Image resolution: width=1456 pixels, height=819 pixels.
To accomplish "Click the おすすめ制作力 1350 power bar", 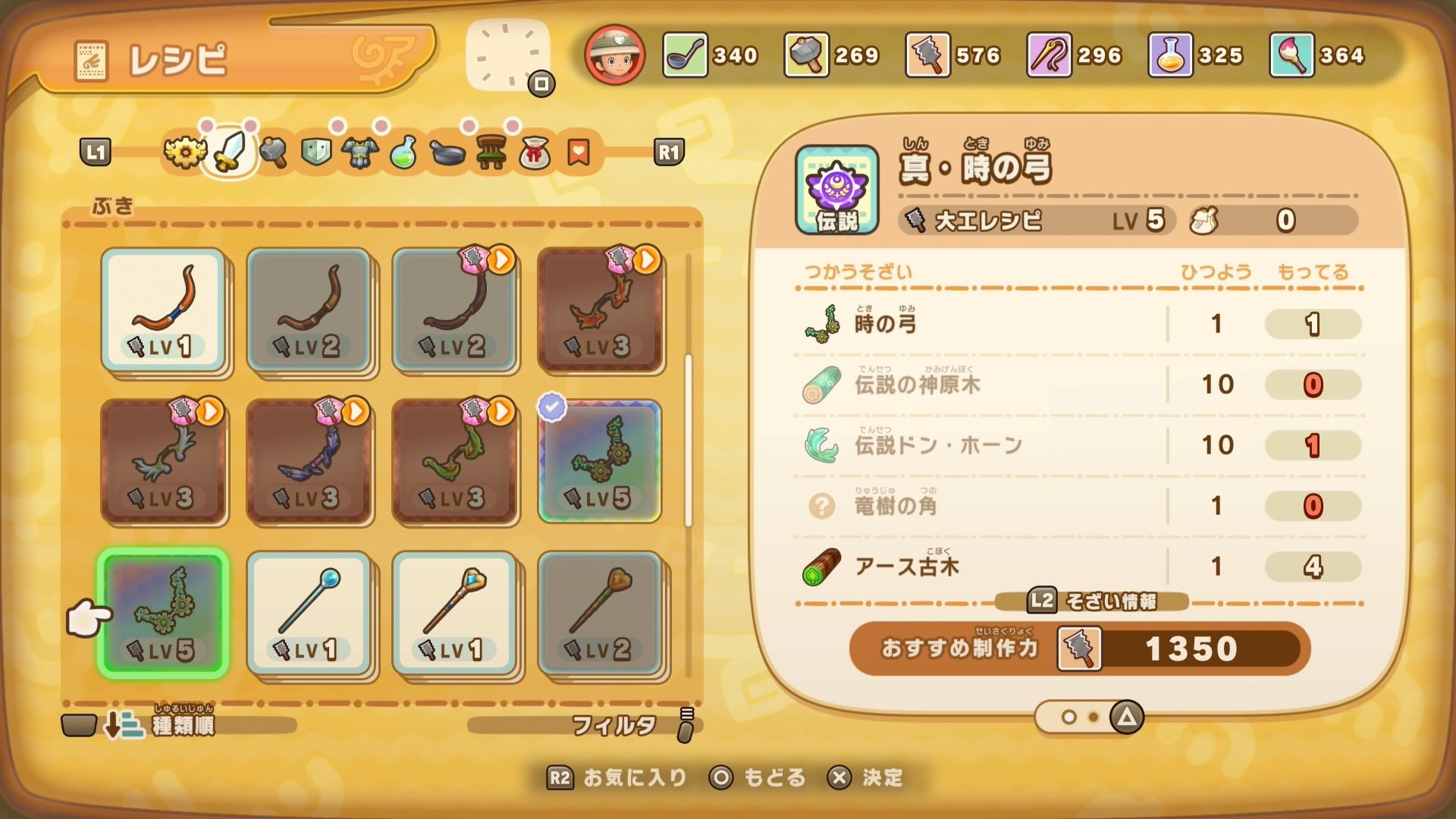I will (x=1077, y=648).
